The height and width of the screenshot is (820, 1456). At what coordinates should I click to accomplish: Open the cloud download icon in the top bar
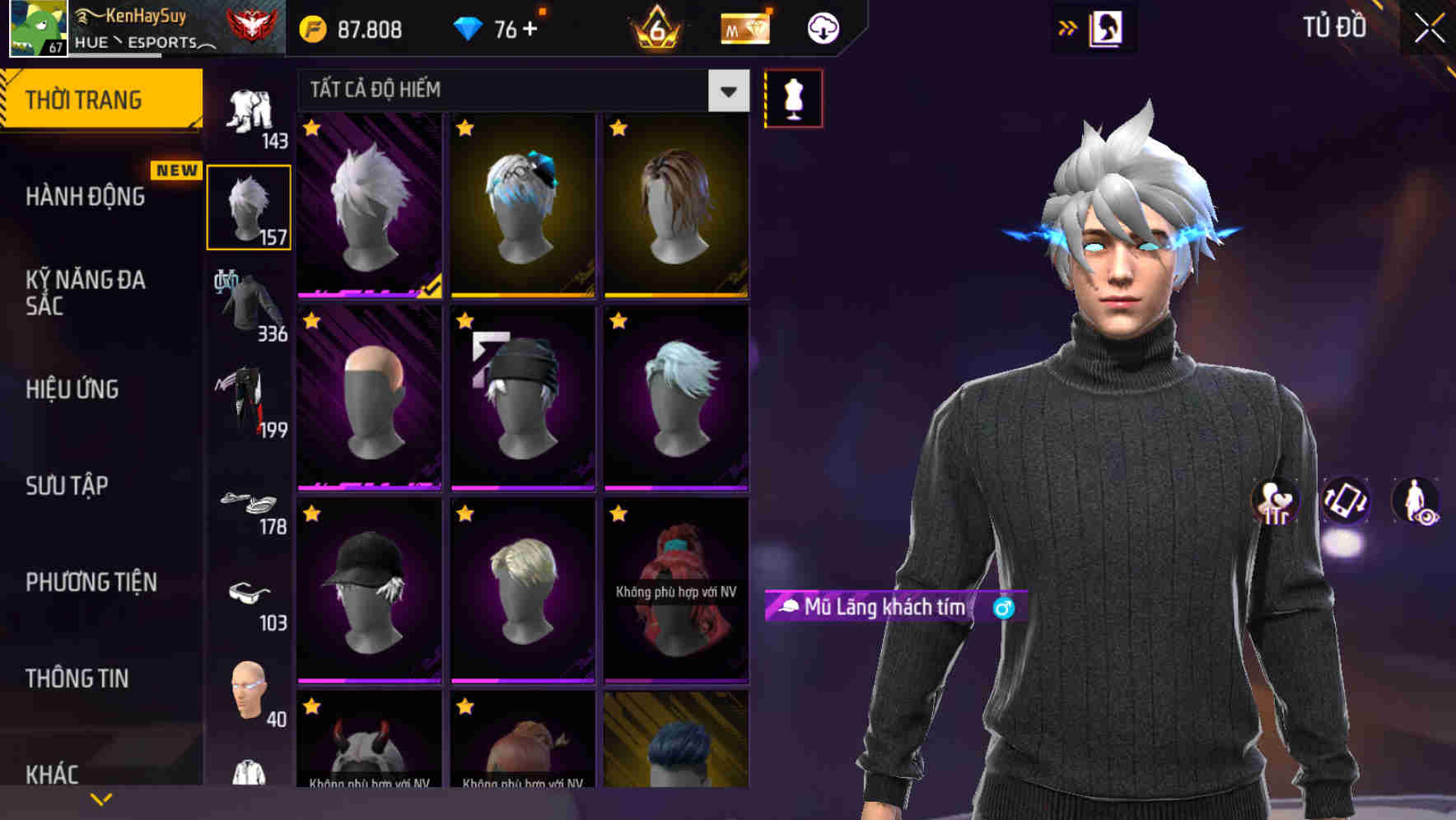pyautogui.click(x=824, y=27)
